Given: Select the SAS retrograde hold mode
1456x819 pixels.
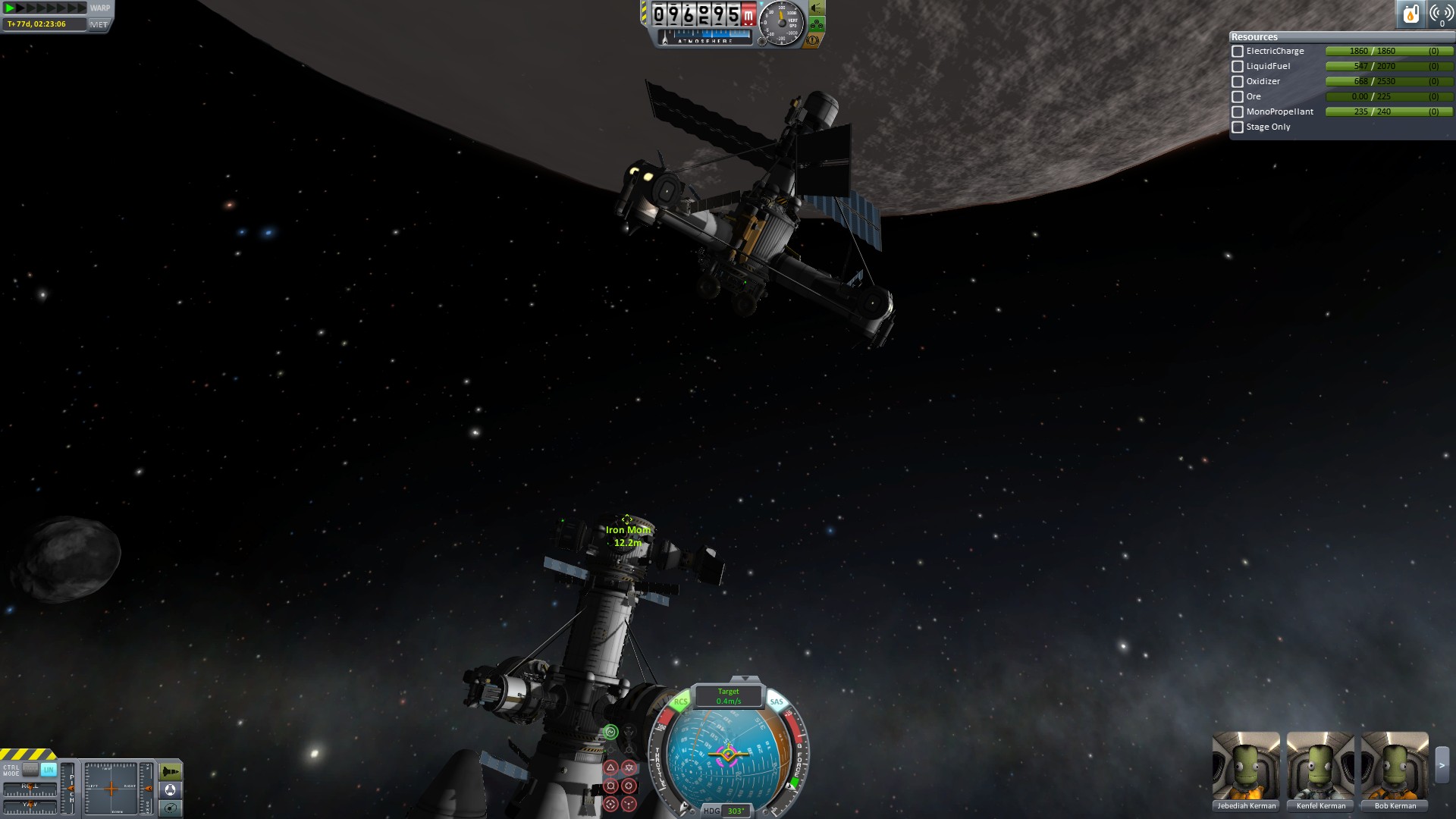Looking at the screenshot, I should [629, 768].
